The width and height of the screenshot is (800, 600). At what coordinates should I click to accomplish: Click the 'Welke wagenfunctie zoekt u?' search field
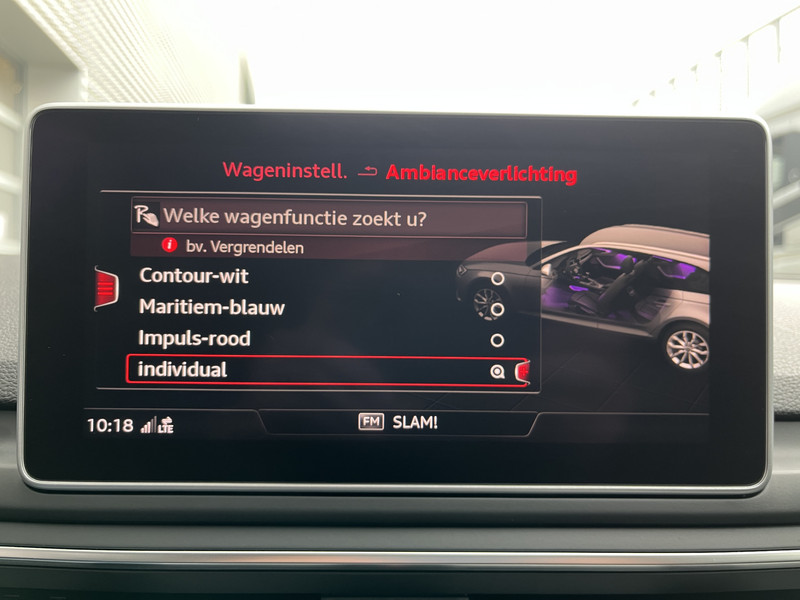pos(330,217)
